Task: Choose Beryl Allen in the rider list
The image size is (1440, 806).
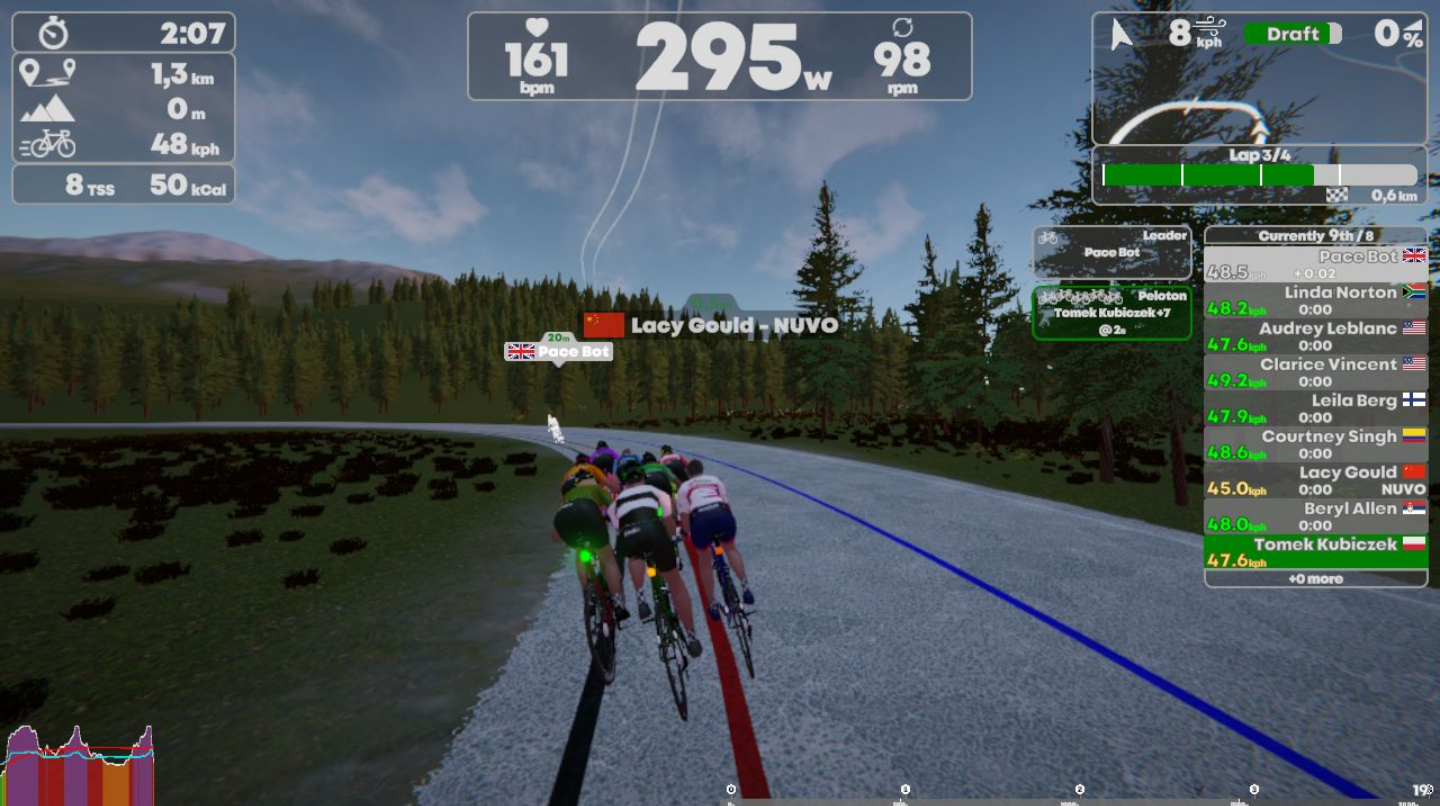Action: pyautogui.click(x=1315, y=517)
